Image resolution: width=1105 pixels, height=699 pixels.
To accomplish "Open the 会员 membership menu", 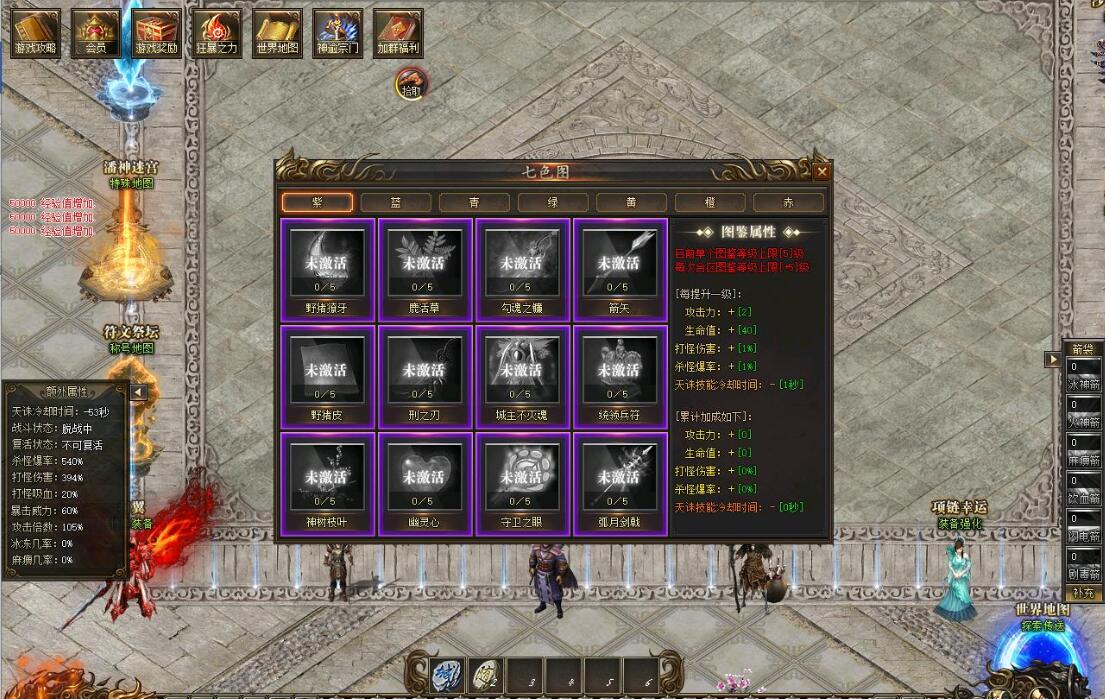I will click(96, 33).
